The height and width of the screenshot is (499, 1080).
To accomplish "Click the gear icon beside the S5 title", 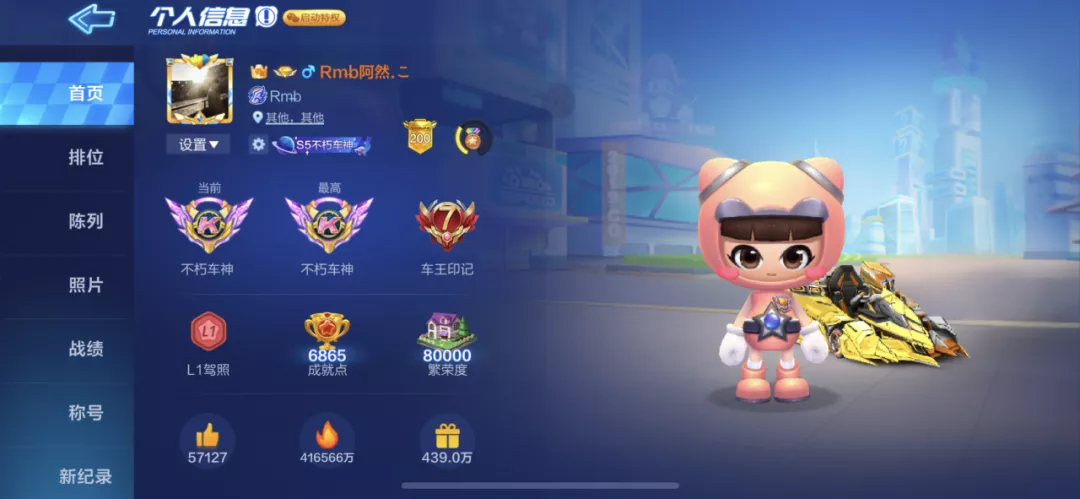I will (x=258, y=144).
